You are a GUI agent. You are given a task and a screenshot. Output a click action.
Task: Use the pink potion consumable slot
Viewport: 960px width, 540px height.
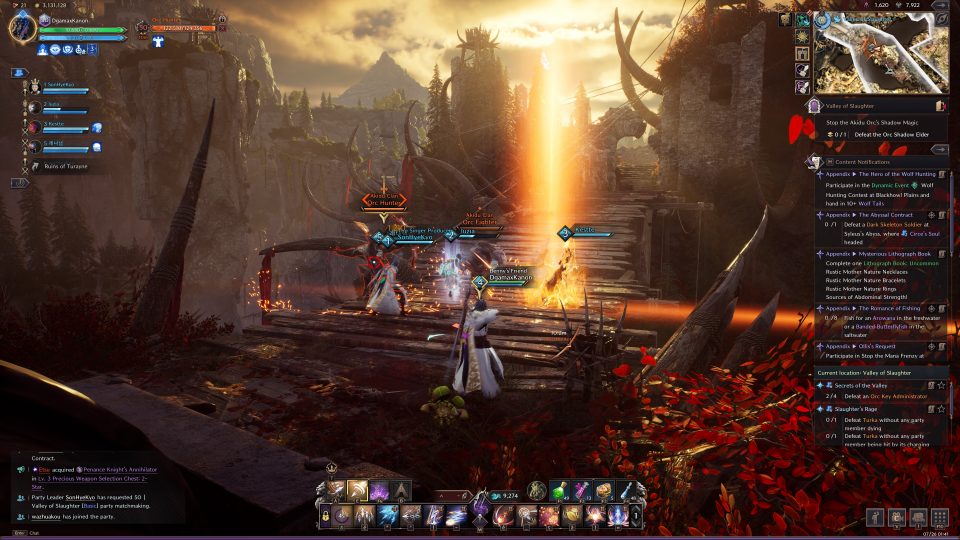pyautogui.click(x=581, y=490)
